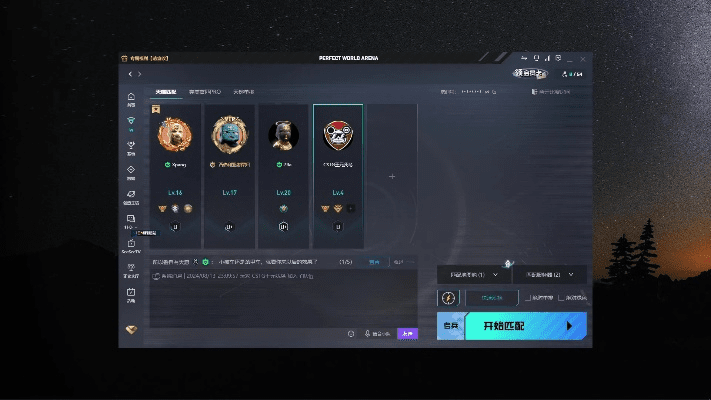The height and width of the screenshot is (400, 711).
Task: Add a teammate via the plus slot
Action: point(392,176)
